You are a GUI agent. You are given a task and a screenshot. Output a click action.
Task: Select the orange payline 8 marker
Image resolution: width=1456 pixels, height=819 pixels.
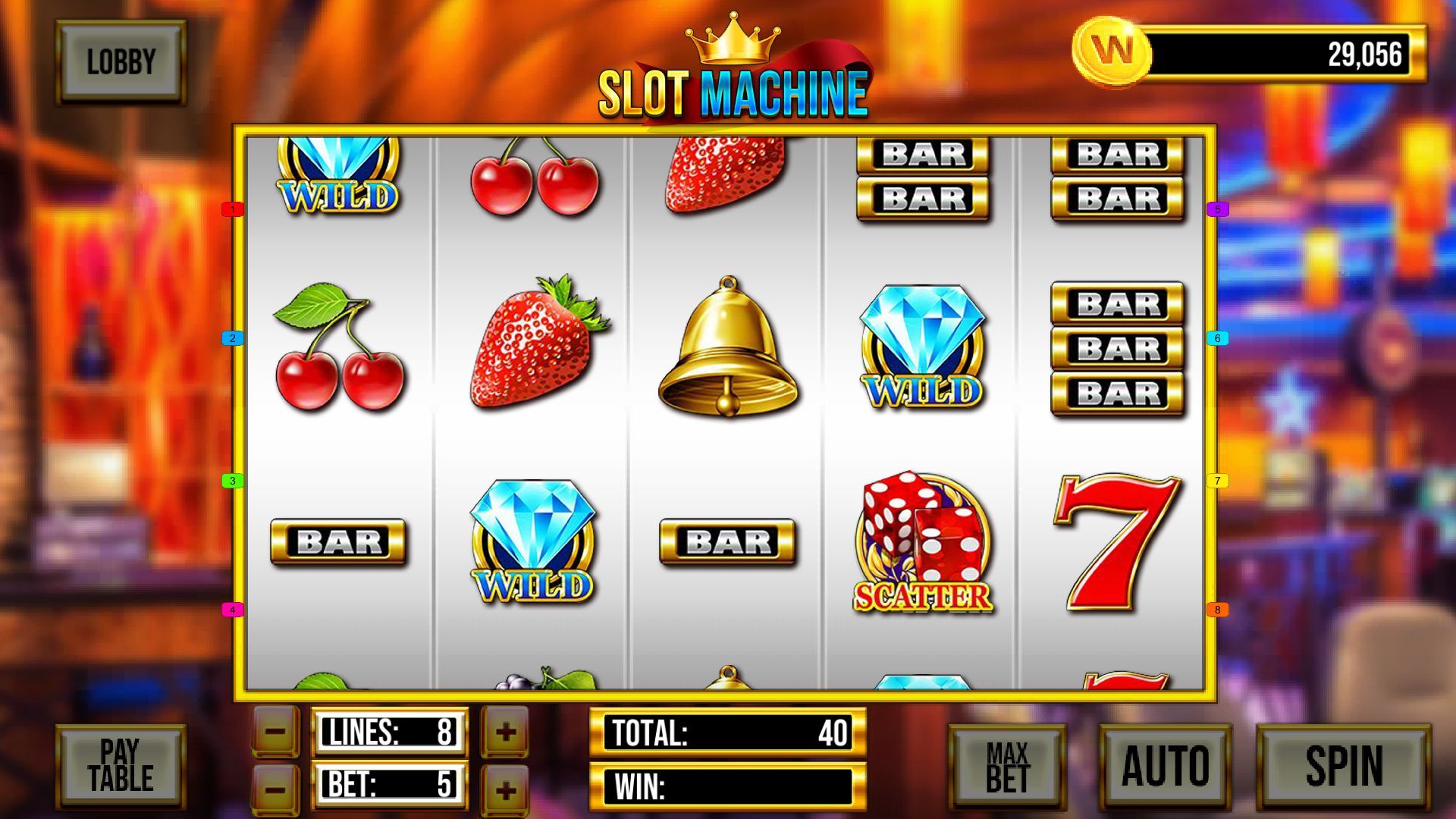(x=1217, y=610)
